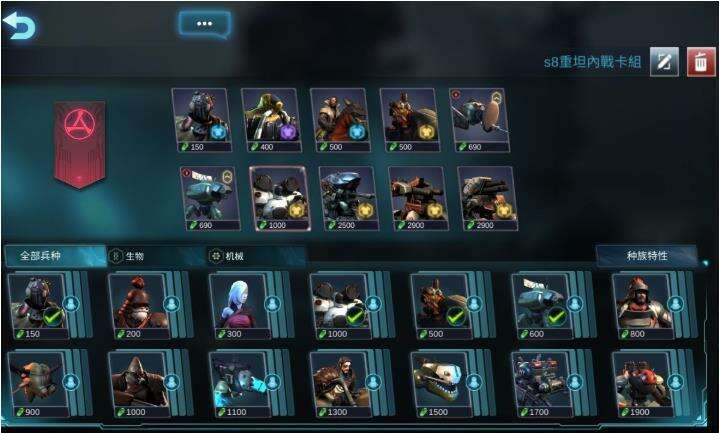This screenshot has width=720, height=433.
Task: Select the 1100-cost unit card
Action: tap(239, 383)
